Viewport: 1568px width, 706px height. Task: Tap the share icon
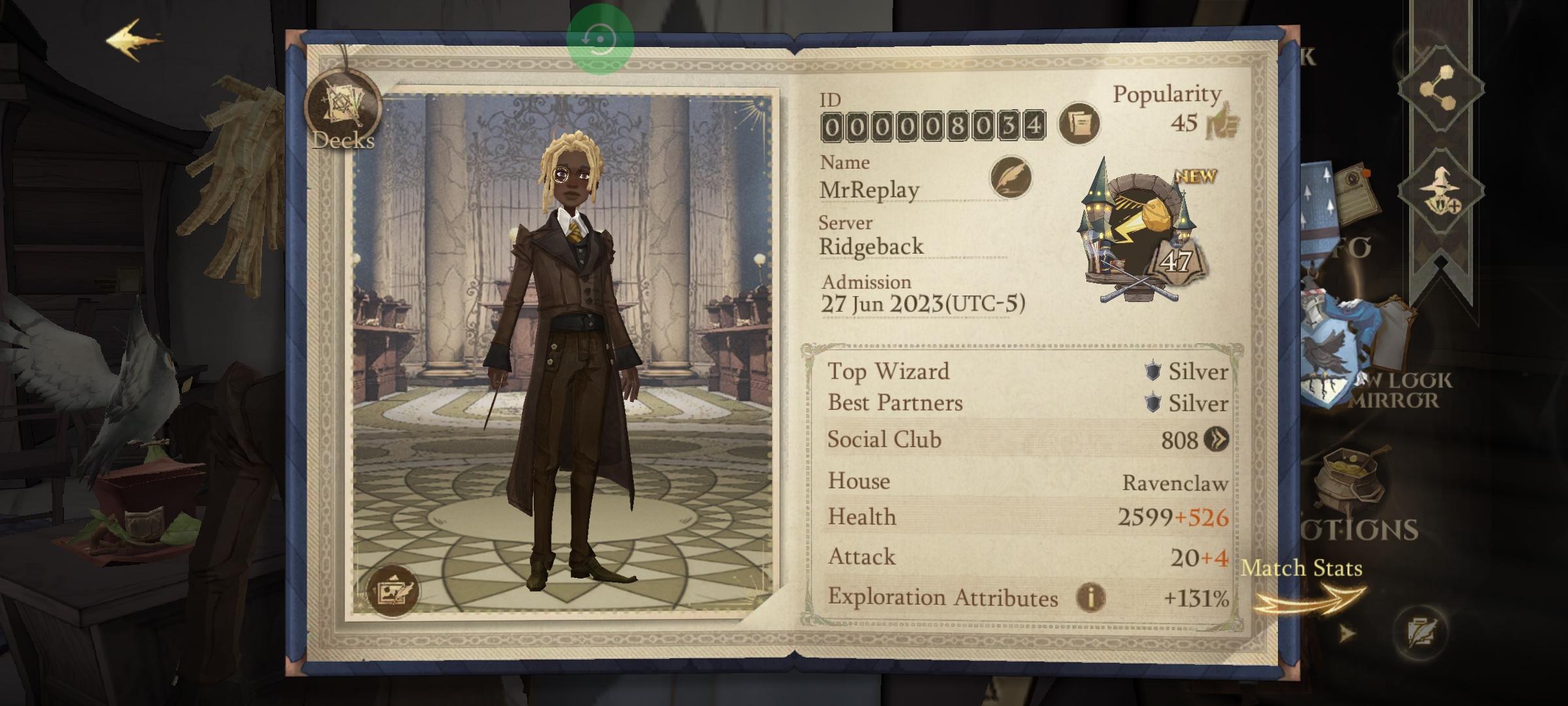(x=1441, y=88)
